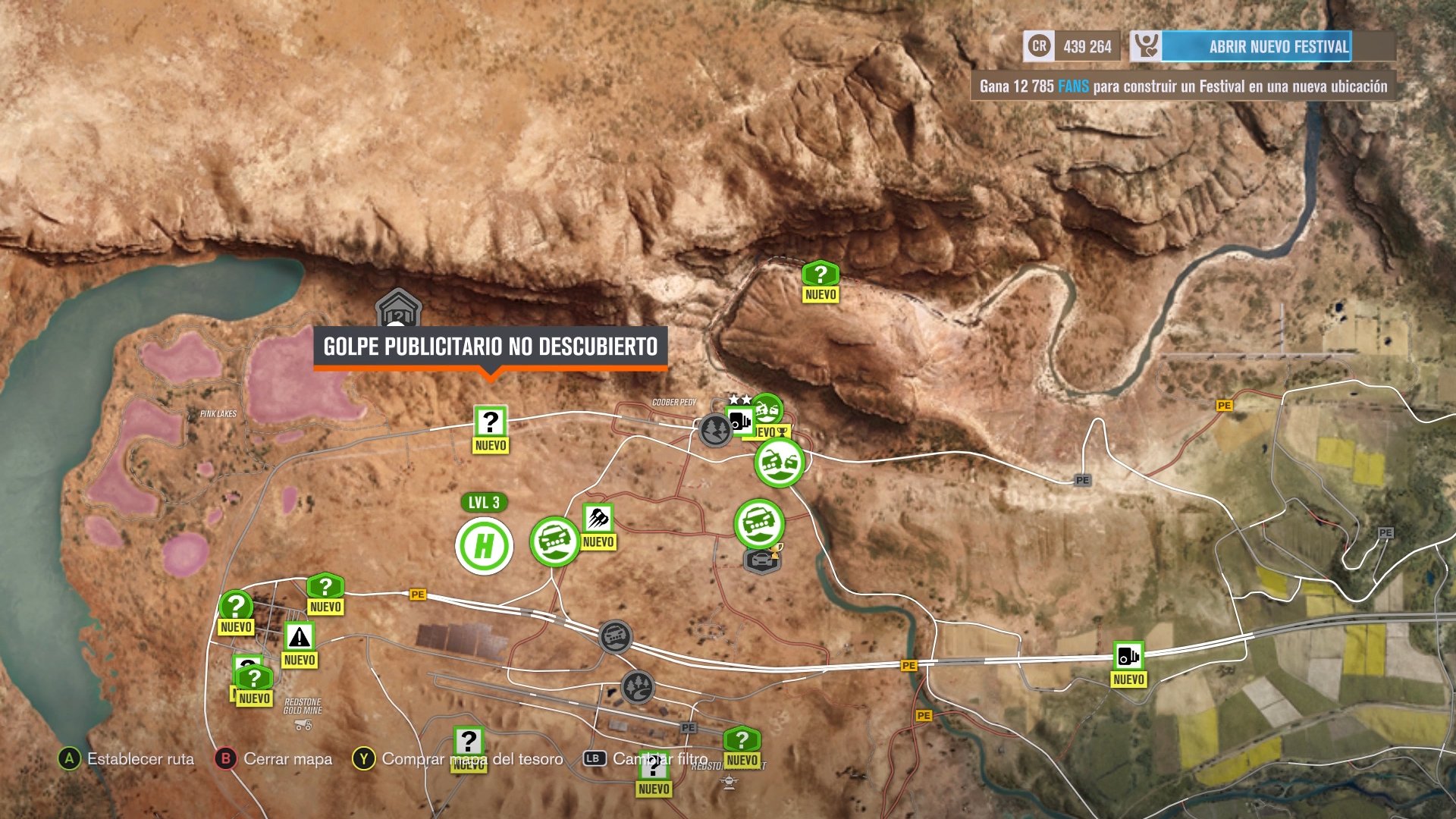Click the off-road dirt race circle icon
The height and width of the screenshot is (819, 1456).
click(554, 540)
